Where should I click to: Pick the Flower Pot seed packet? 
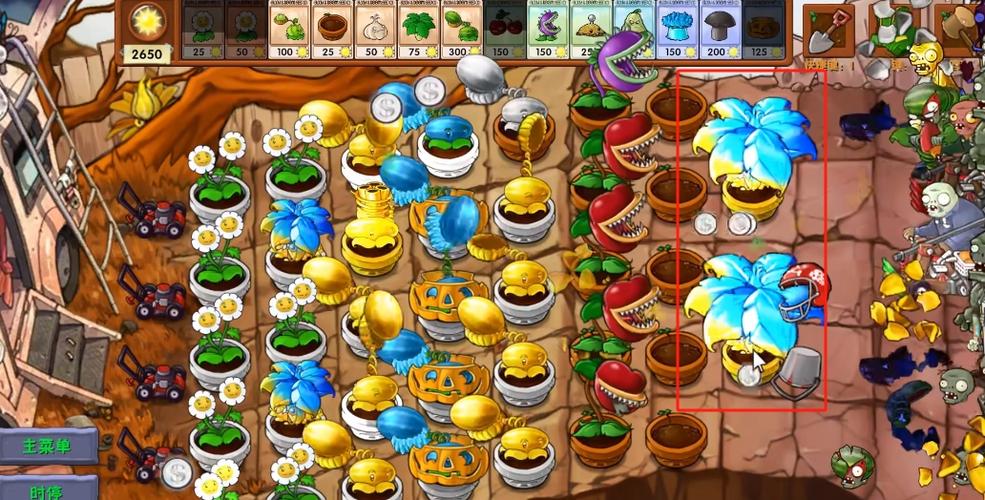pyautogui.click(x=332, y=30)
